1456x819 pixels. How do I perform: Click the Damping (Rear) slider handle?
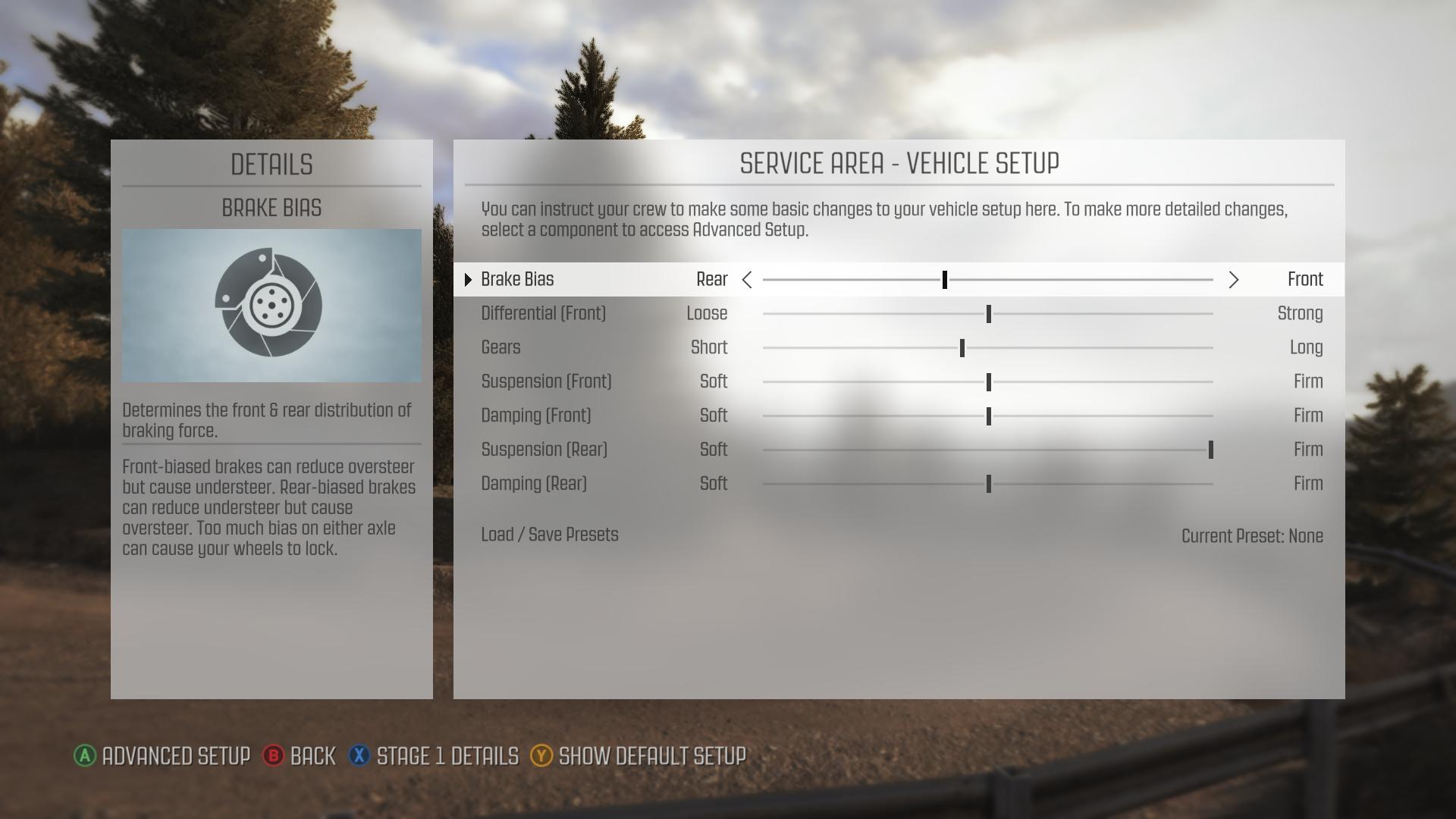988,485
